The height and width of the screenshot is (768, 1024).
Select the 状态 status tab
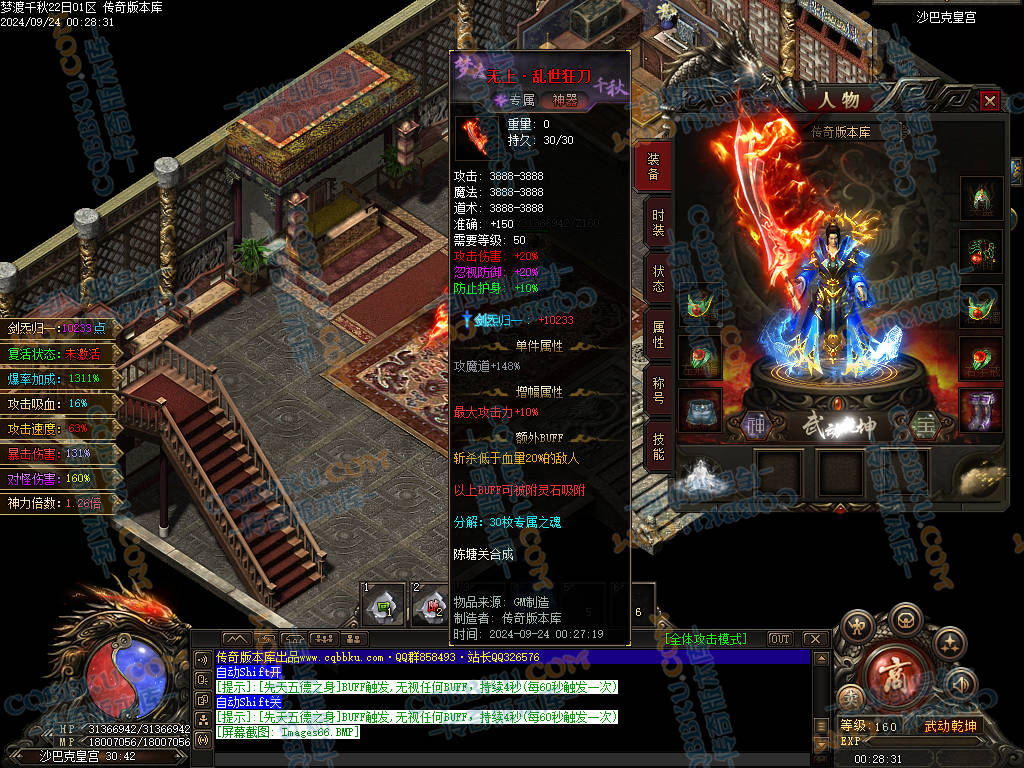tap(657, 279)
